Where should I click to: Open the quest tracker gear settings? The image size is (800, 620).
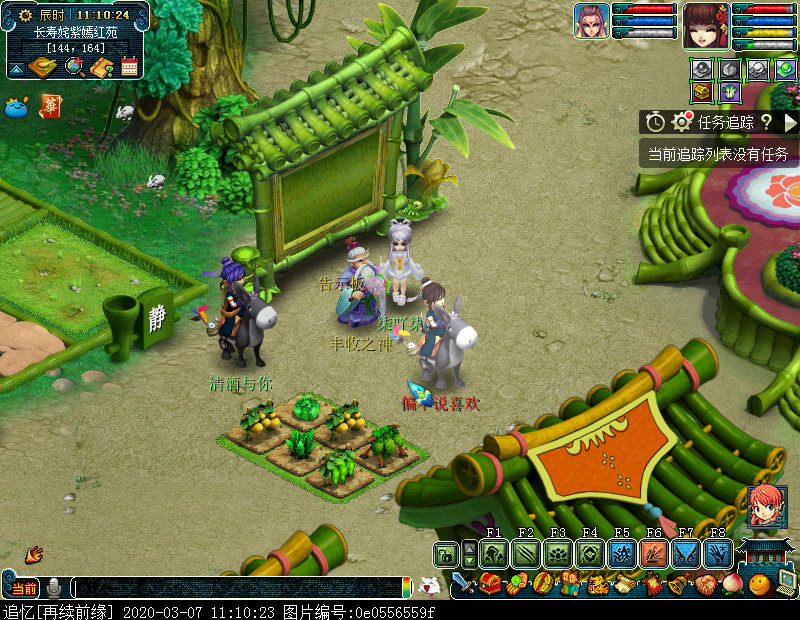click(x=682, y=122)
